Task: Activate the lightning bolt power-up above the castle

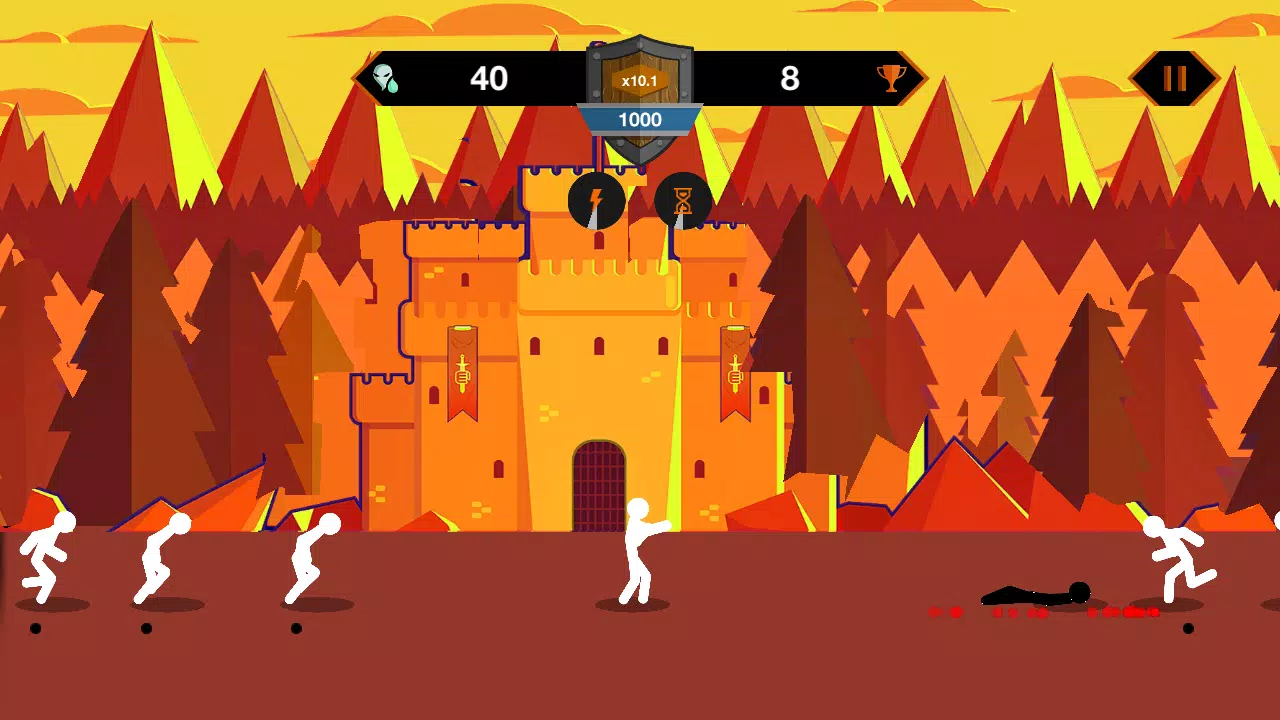Action: point(596,202)
